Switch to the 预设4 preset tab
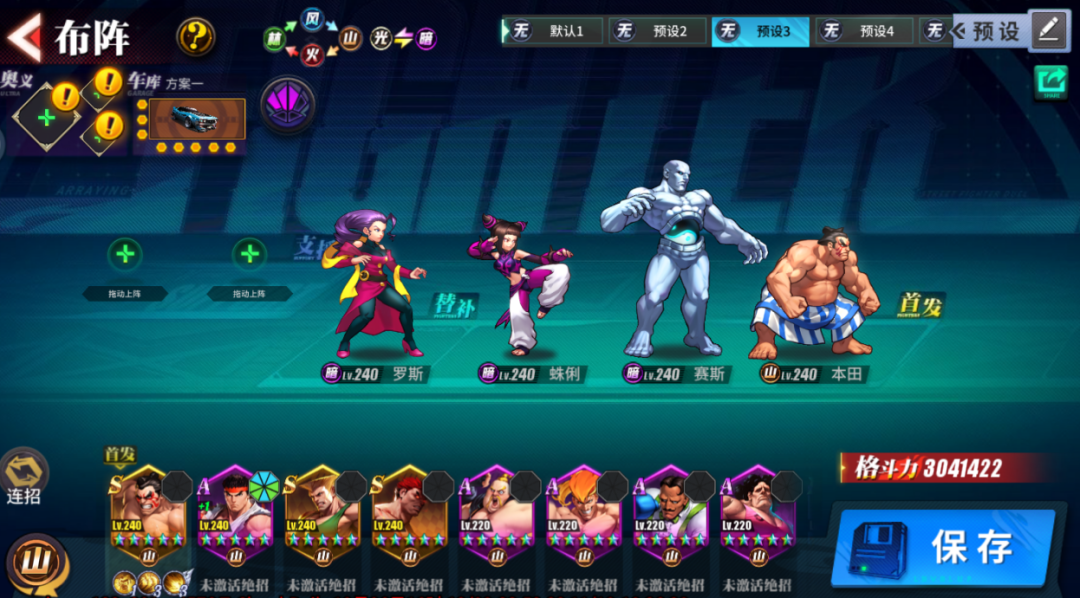 864,31
